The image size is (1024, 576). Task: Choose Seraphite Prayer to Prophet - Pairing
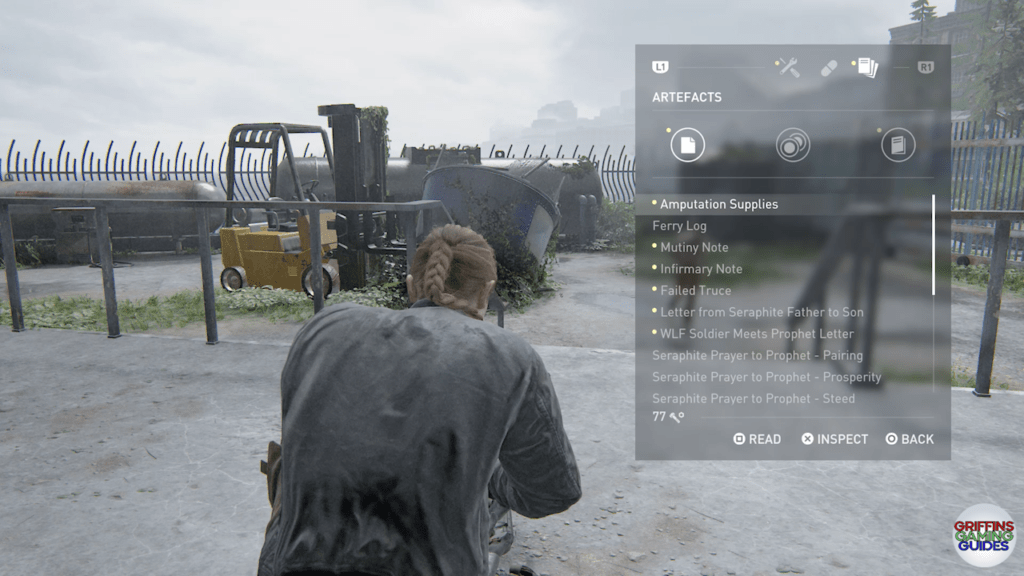[757, 355]
